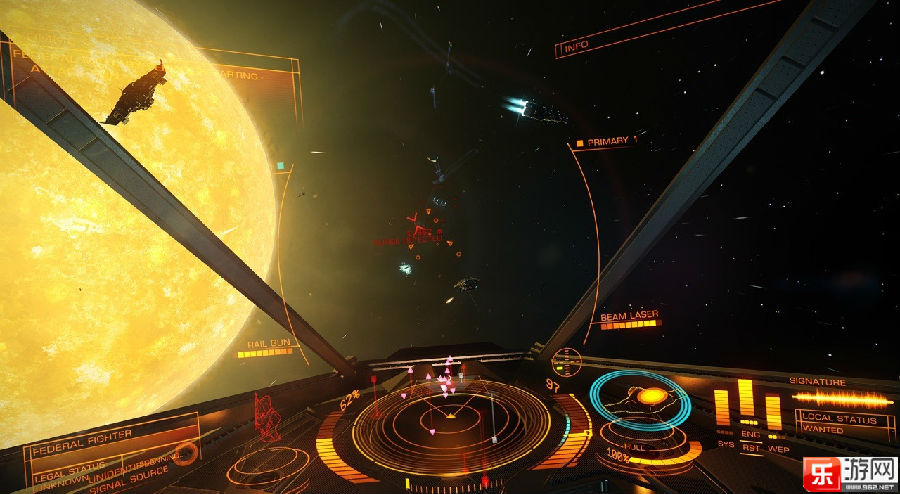Image resolution: width=900 pixels, height=494 pixels.
Task: Select the PRIMARY fire group label
Action: (606, 142)
